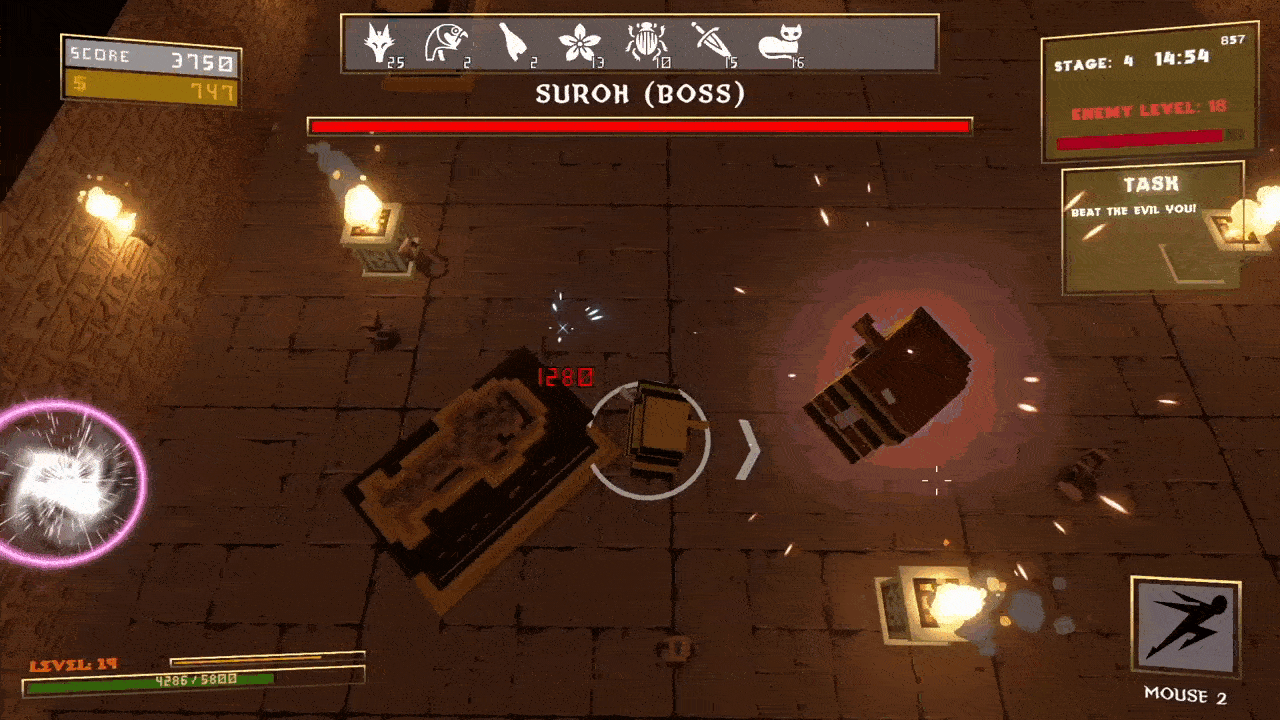
Task: Open the Task objective panel
Action: click(x=1152, y=230)
